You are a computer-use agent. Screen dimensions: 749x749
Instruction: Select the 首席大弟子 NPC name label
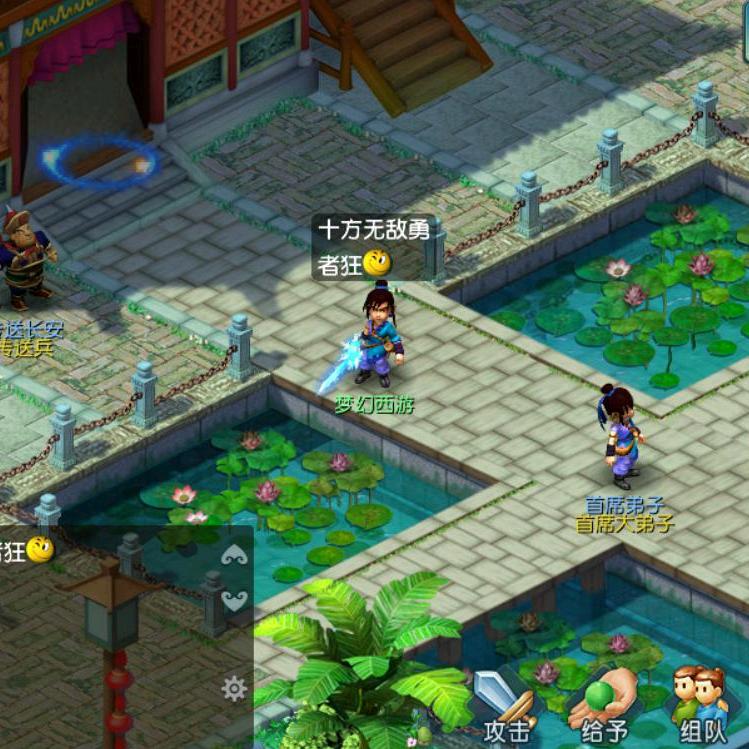coord(625,523)
